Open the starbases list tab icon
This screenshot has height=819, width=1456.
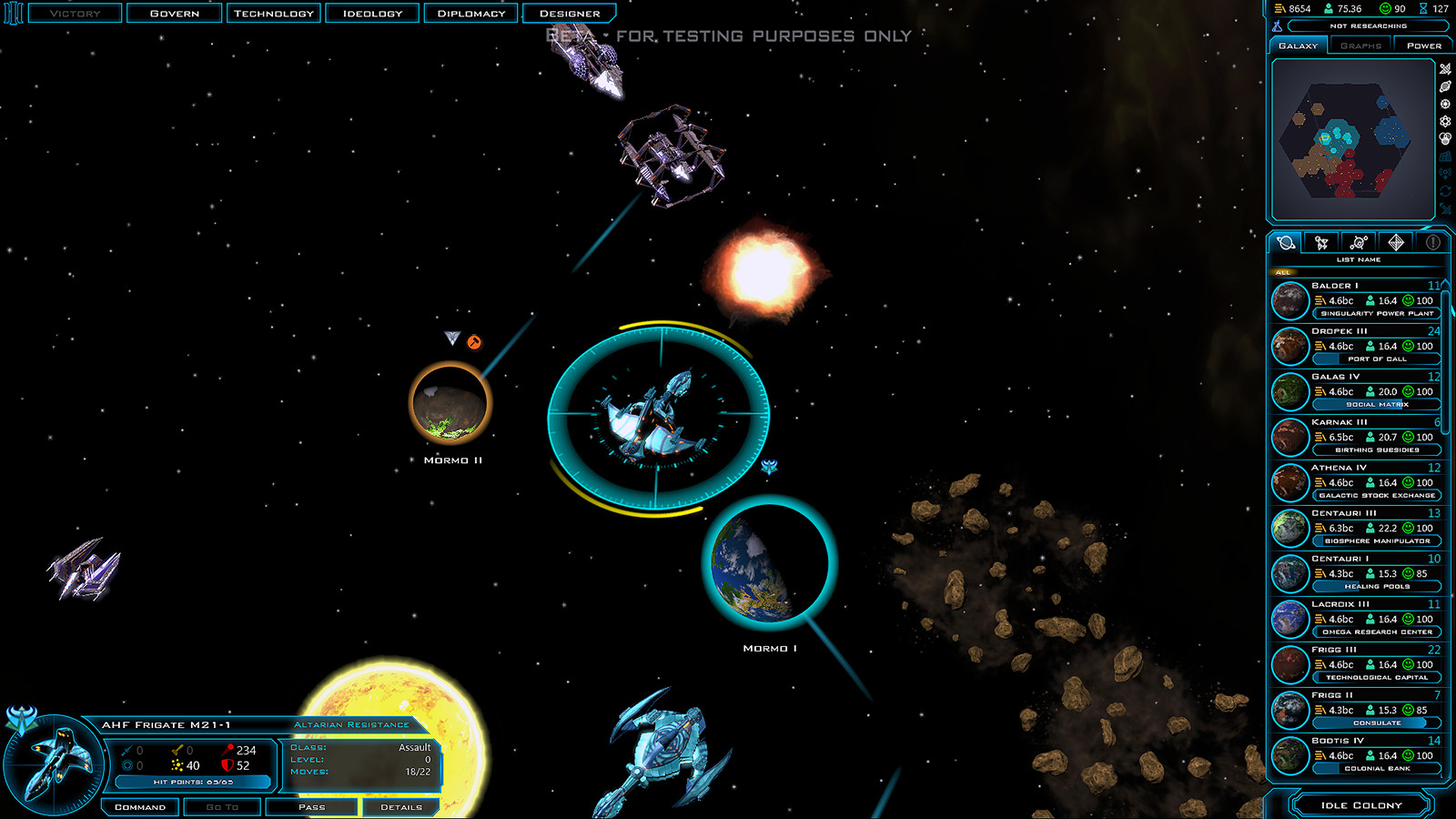(1359, 242)
